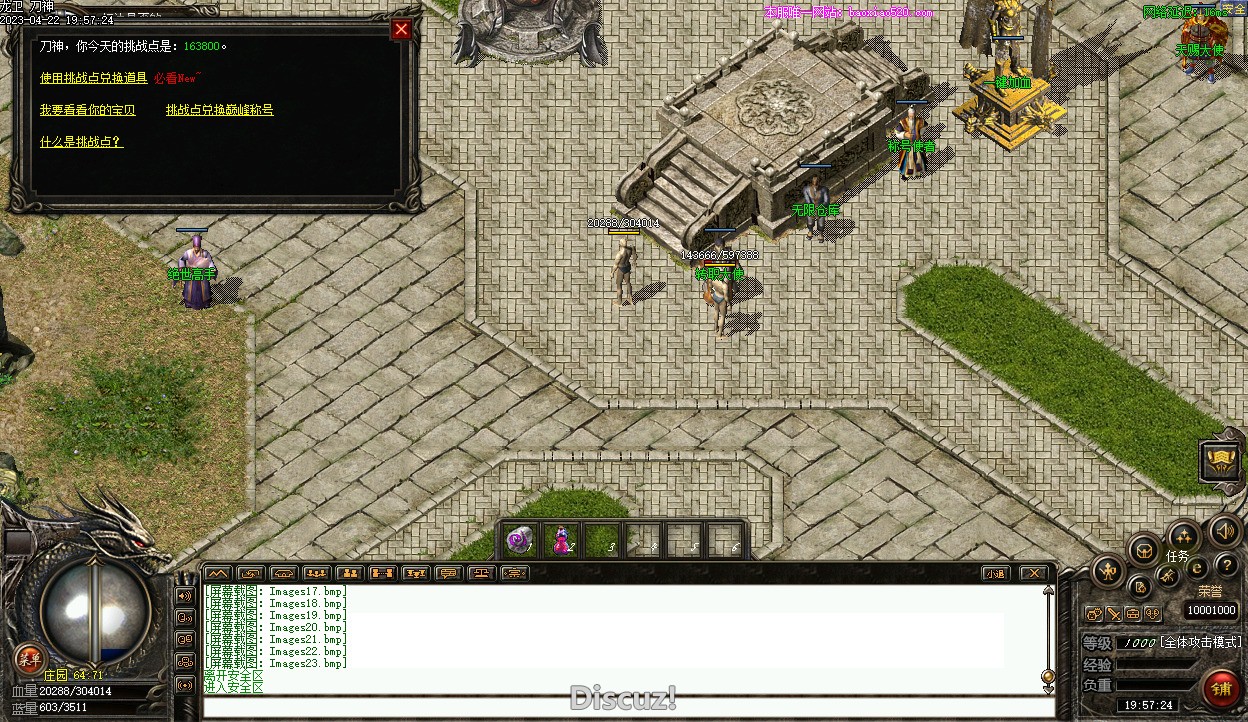1248x722 pixels.
Task: Open the round red 菜单 menu button
Action: click(29, 658)
